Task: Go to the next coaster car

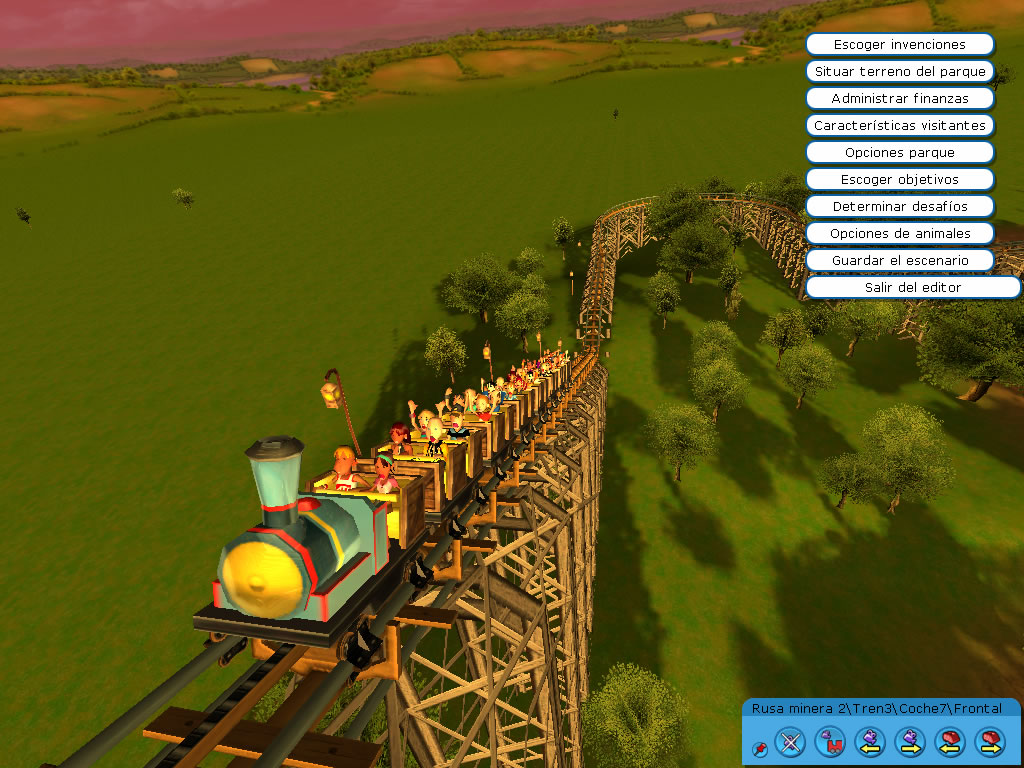Action: click(989, 741)
